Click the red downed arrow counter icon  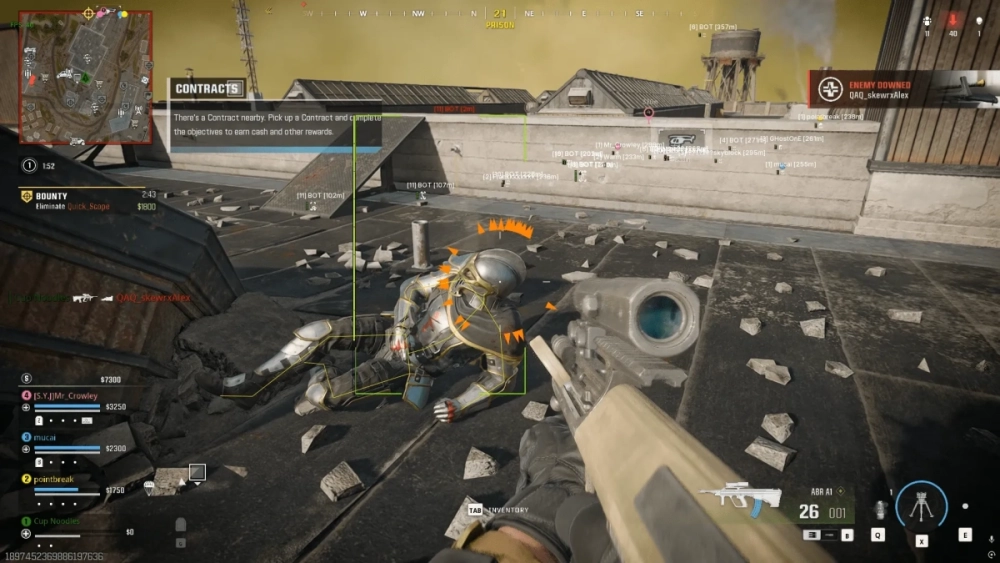(x=952, y=19)
